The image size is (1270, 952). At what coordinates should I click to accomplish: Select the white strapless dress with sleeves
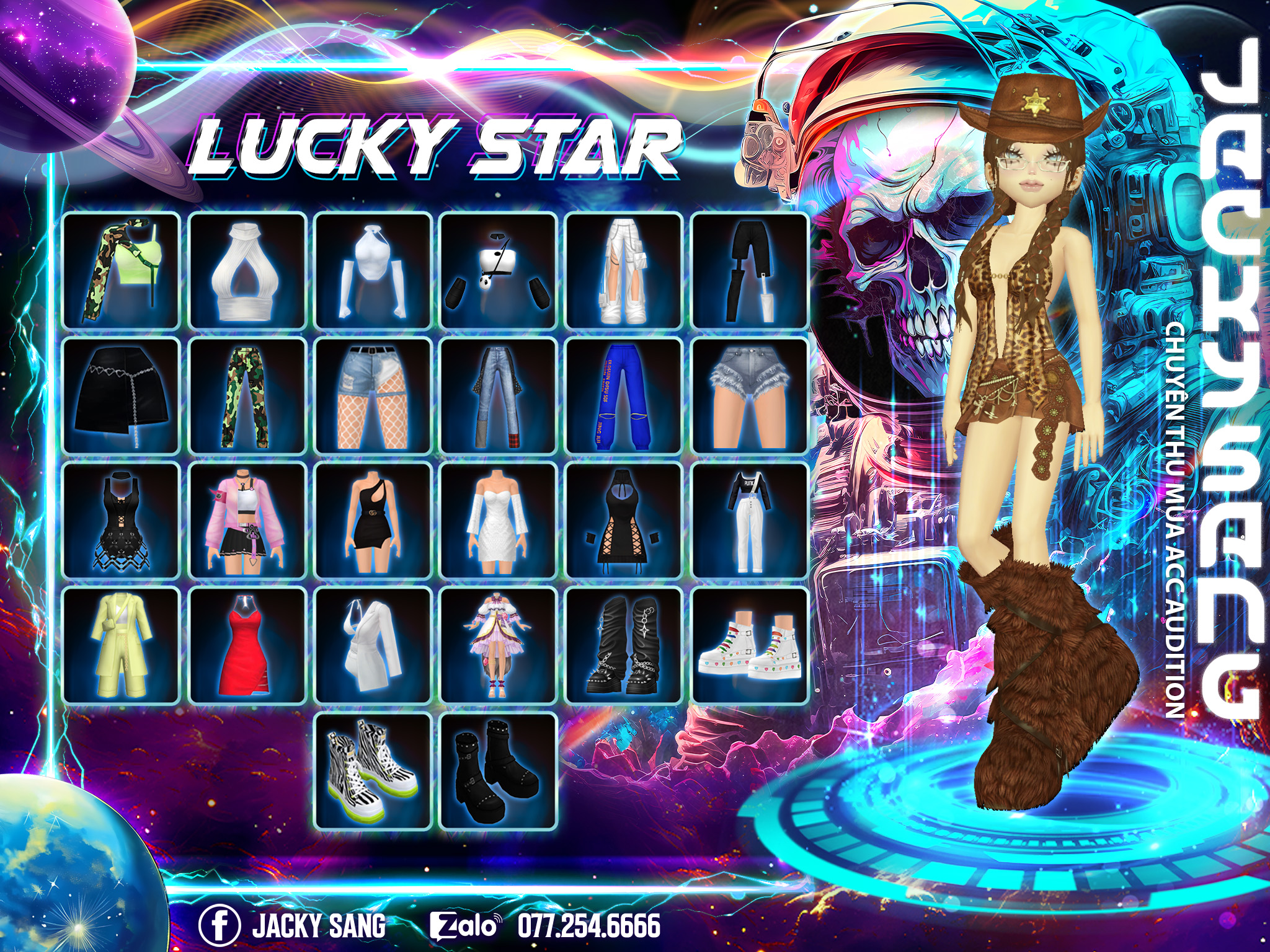coord(498,521)
